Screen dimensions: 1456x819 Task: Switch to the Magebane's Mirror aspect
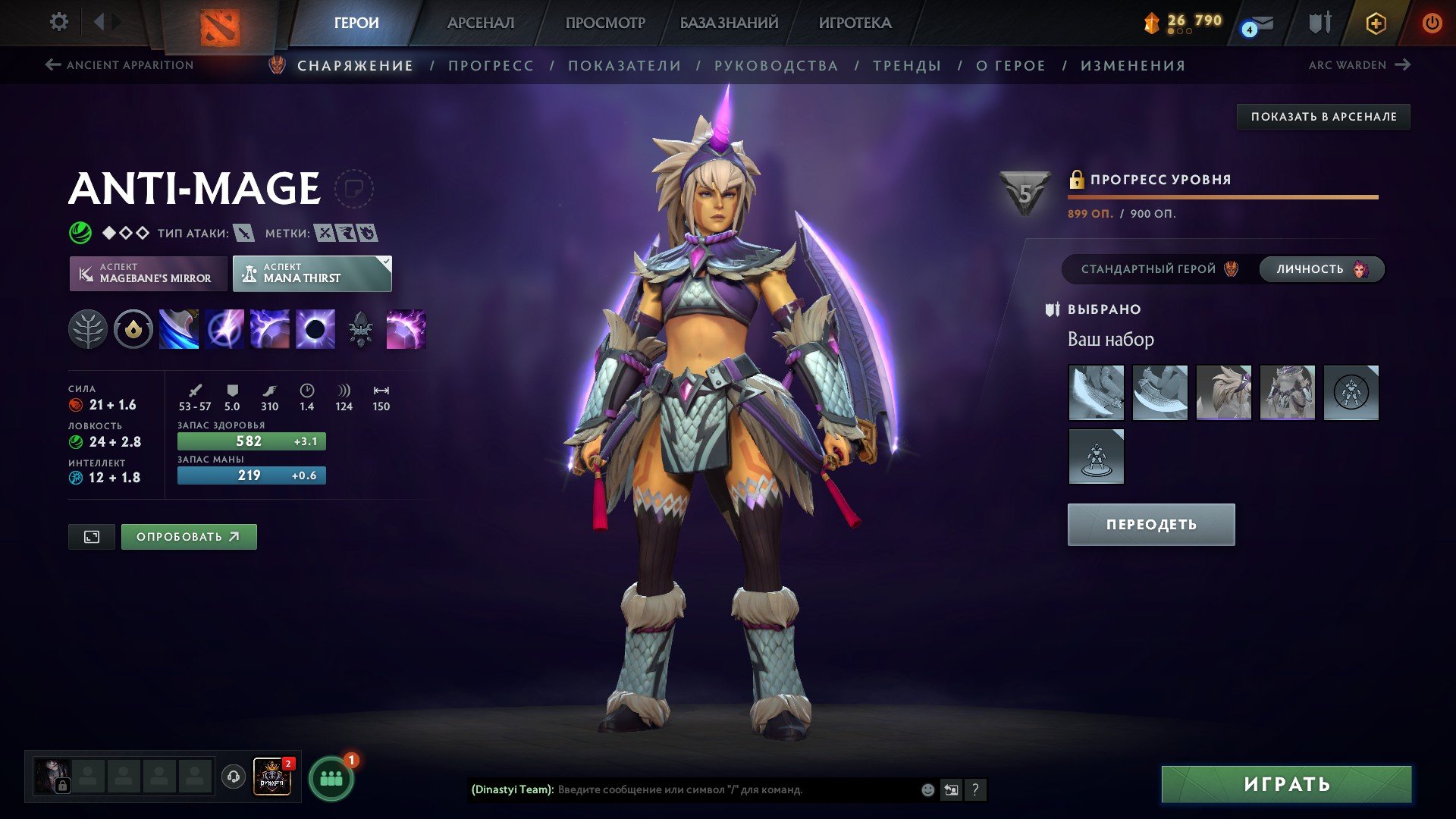[x=149, y=273]
